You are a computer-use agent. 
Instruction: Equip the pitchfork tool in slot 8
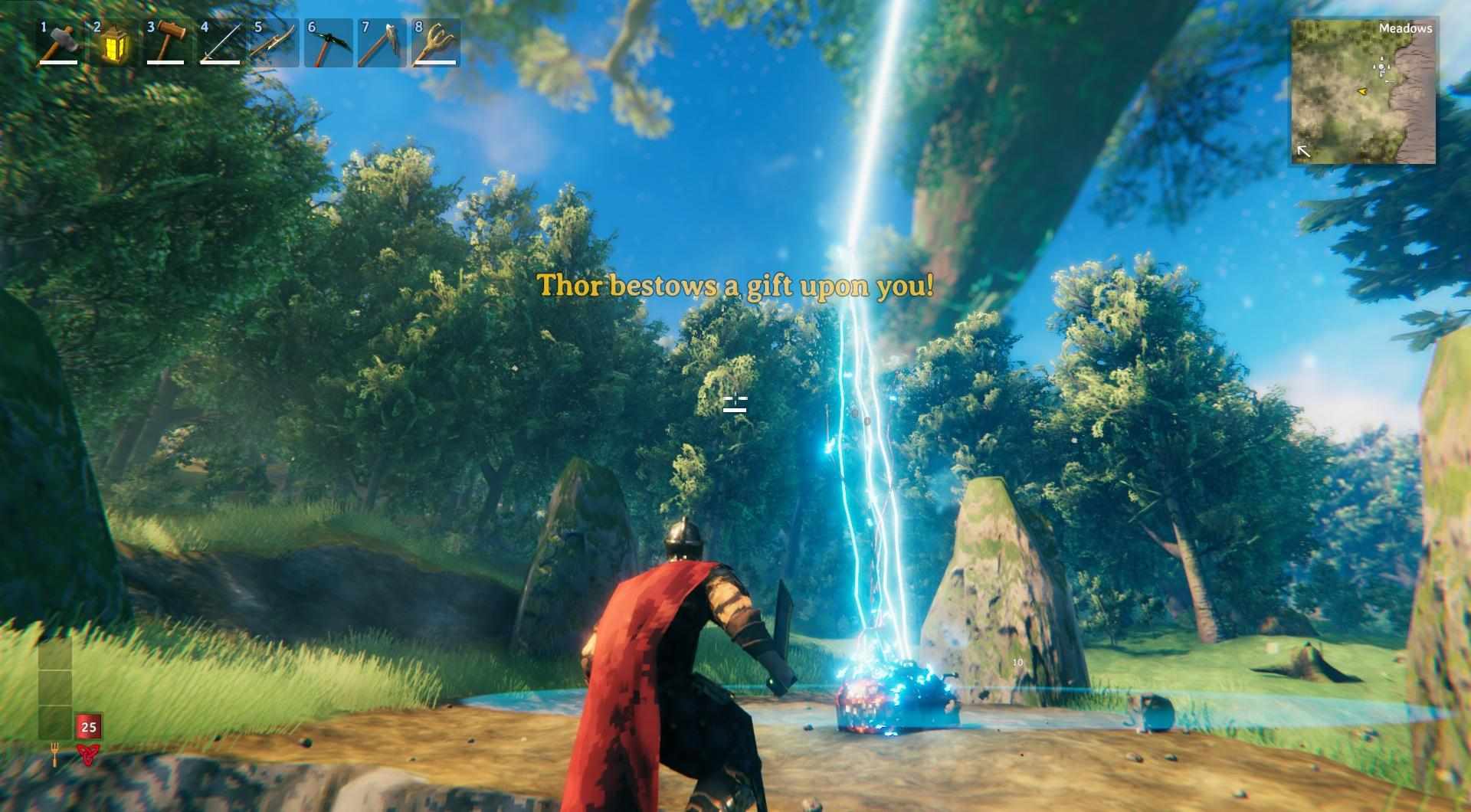(435, 44)
